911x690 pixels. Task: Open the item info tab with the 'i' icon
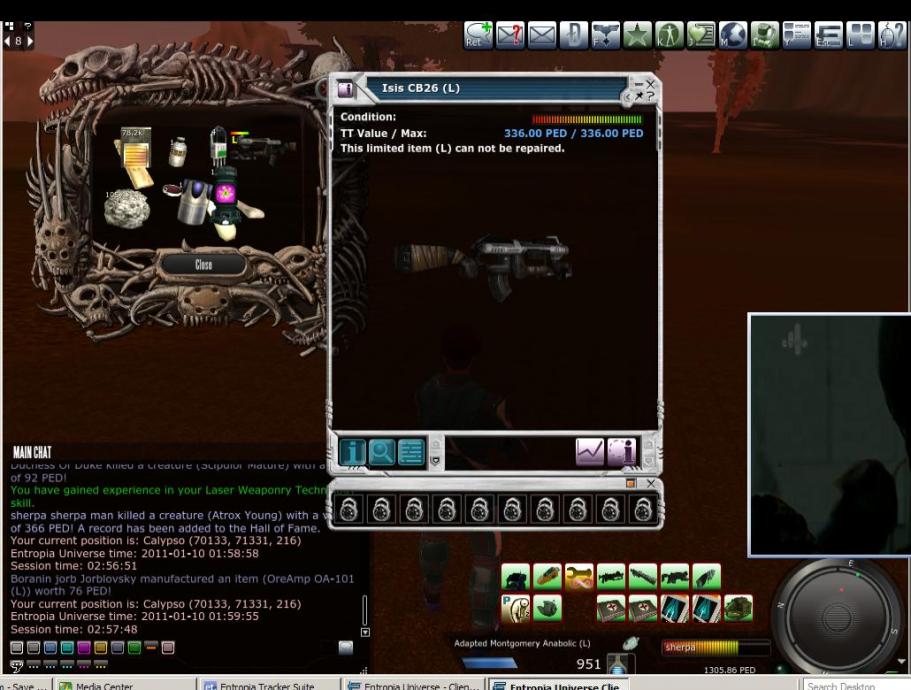(351, 453)
